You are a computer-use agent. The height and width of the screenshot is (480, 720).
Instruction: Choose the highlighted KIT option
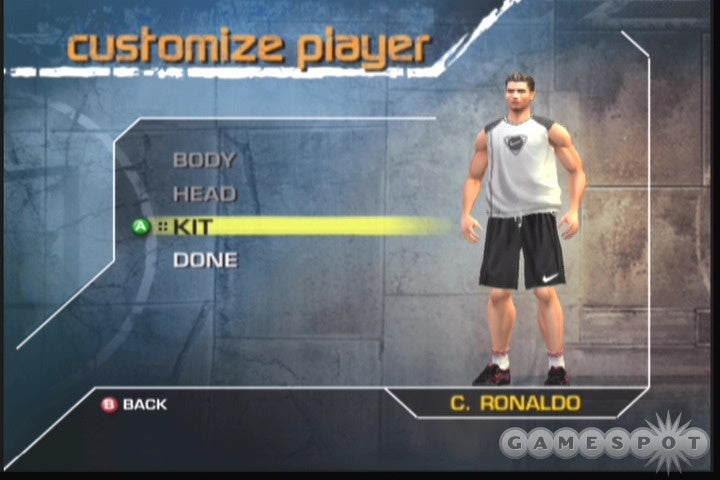[193, 227]
